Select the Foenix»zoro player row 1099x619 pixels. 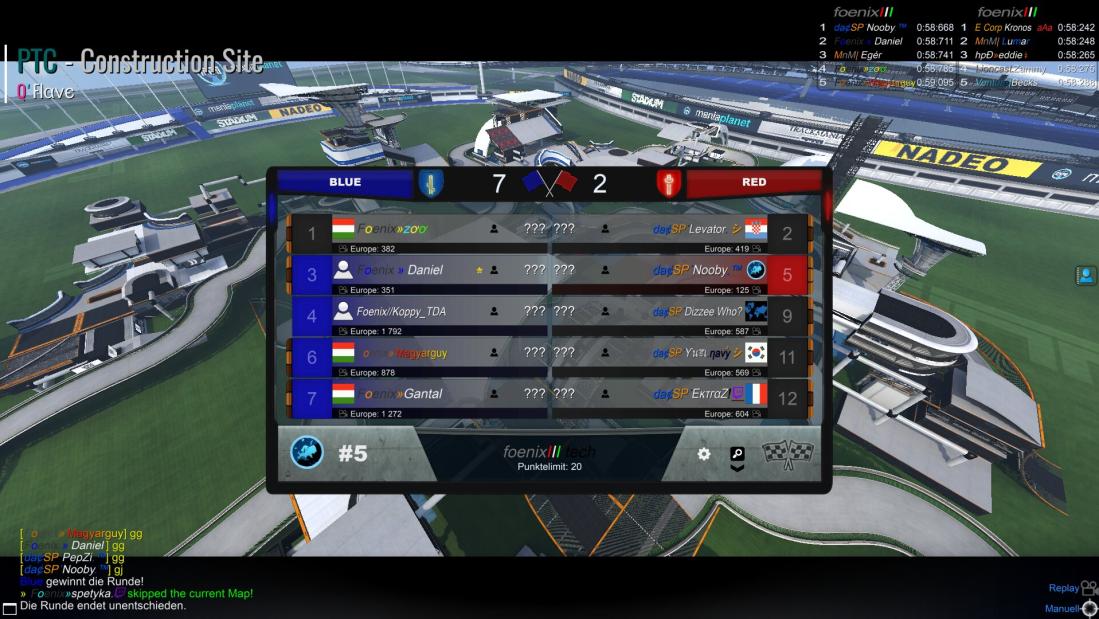(x=417, y=233)
